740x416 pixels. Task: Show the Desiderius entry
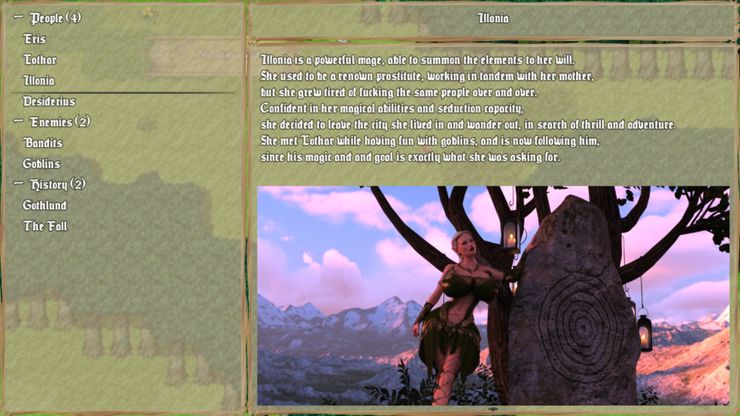[x=49, y=102]
